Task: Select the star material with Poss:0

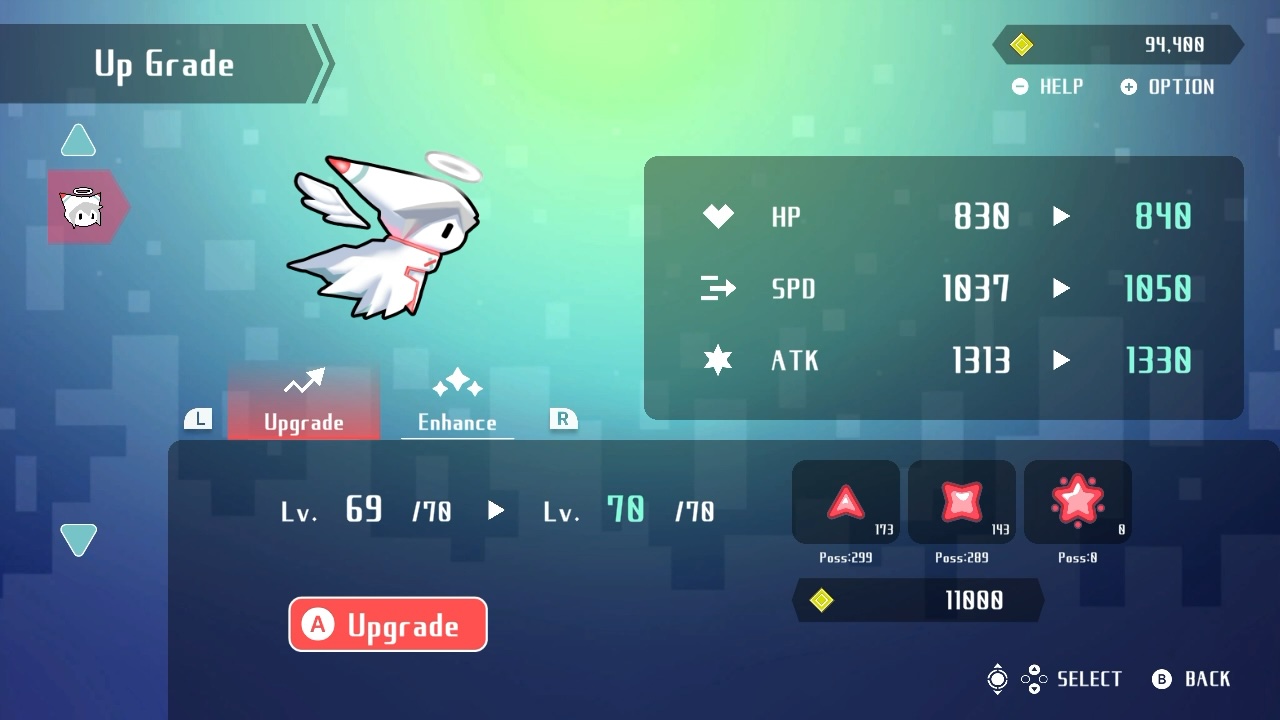Action: pos(1077,501)
